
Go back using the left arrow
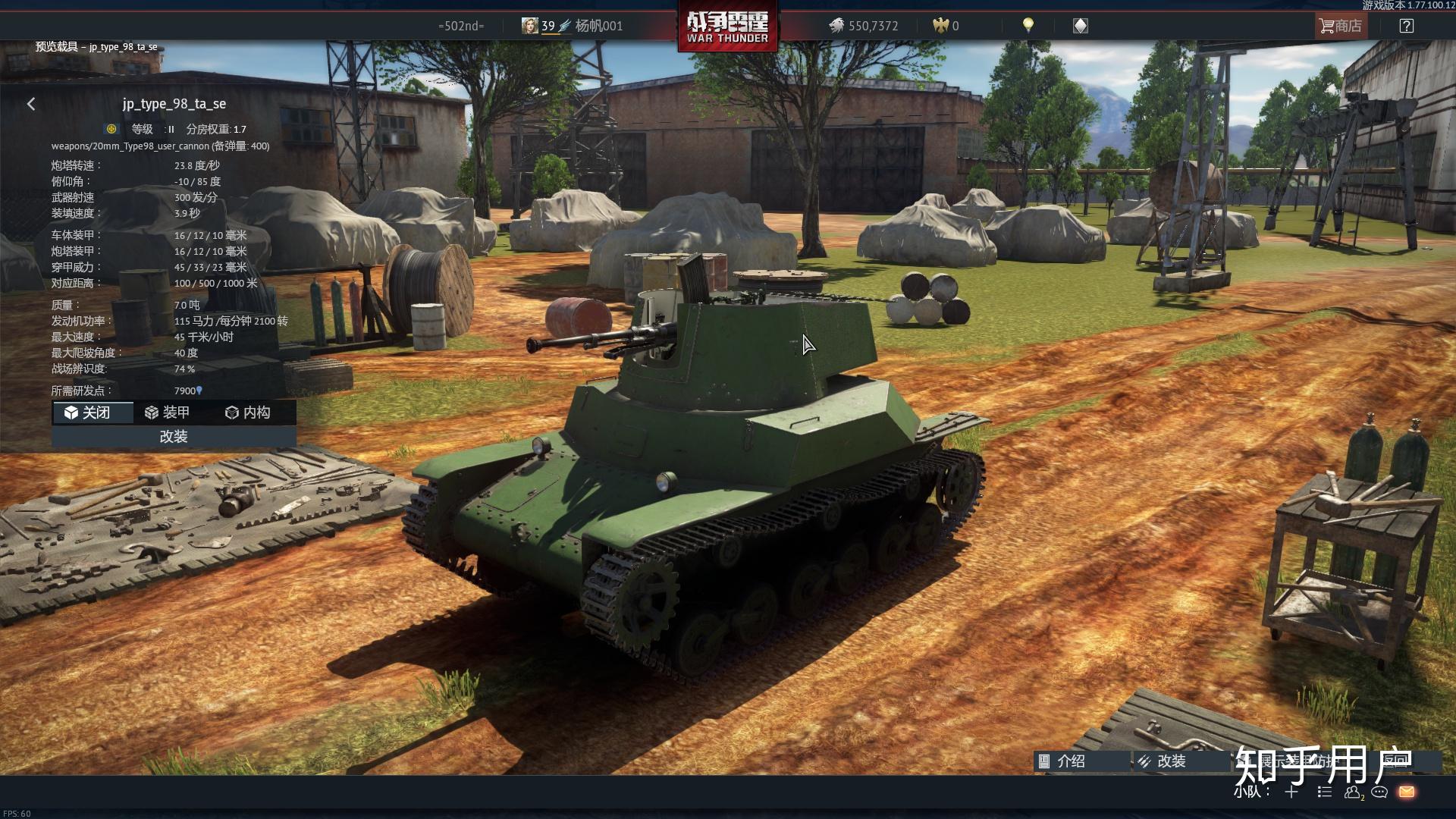click(x=31, y=104)
